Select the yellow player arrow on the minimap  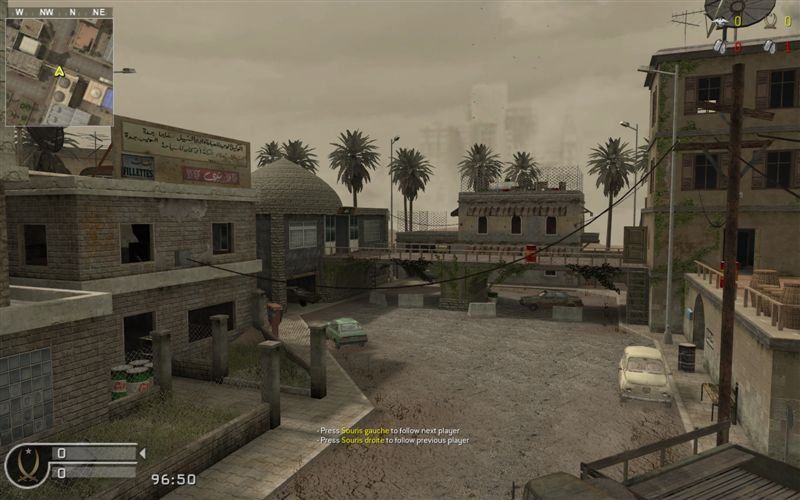pos(59,71)
